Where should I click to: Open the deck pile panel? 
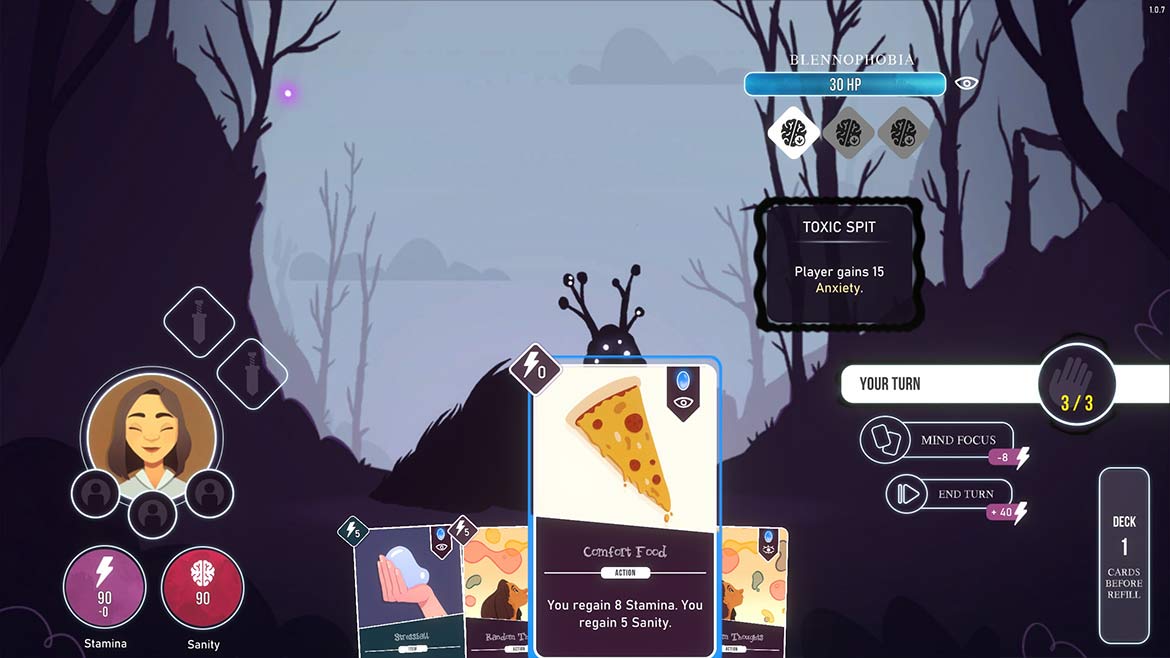click(1124, 555)
